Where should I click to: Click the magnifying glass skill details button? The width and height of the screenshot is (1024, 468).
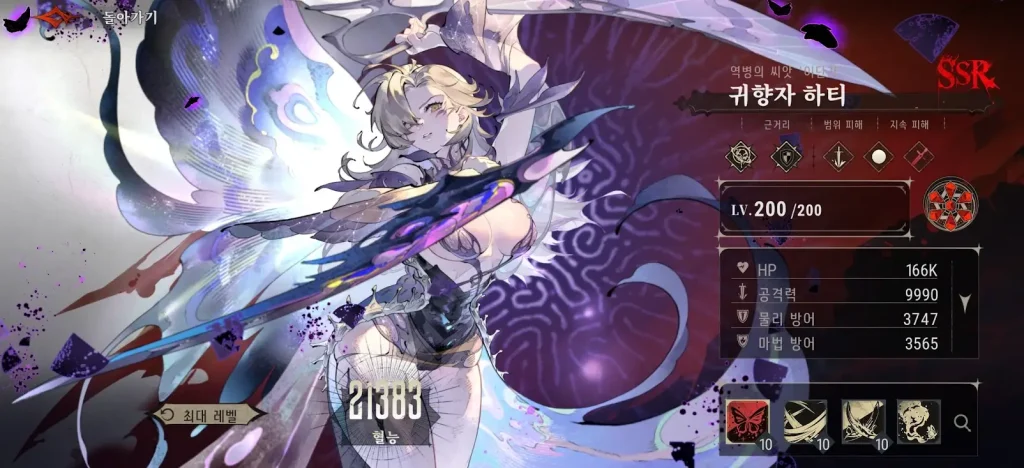tap(962, 422)
